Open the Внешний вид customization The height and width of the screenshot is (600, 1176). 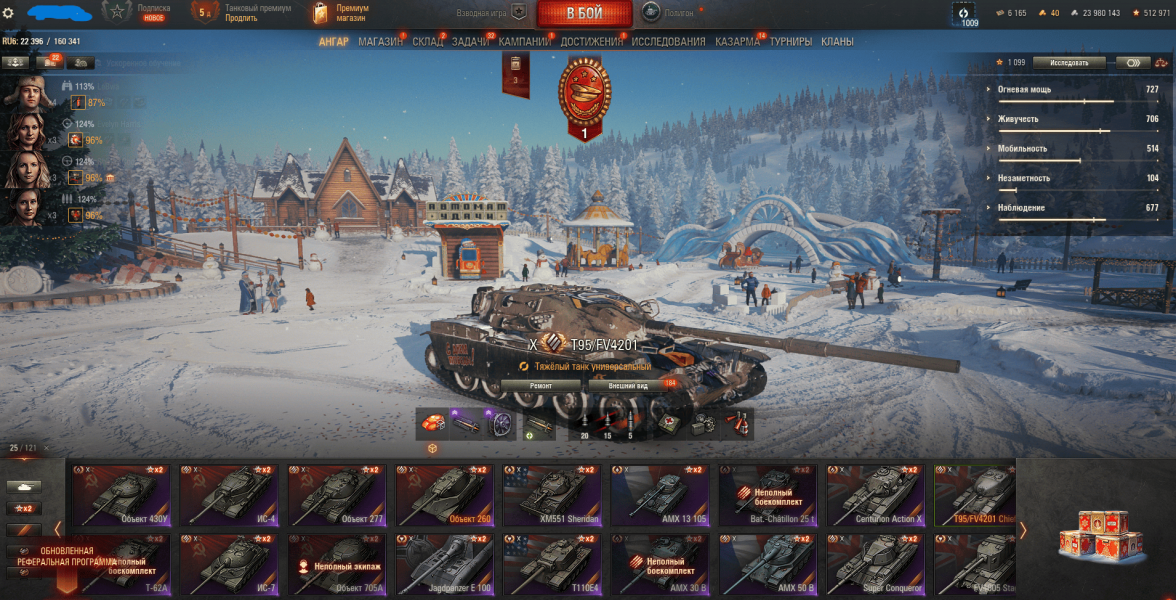628,385
